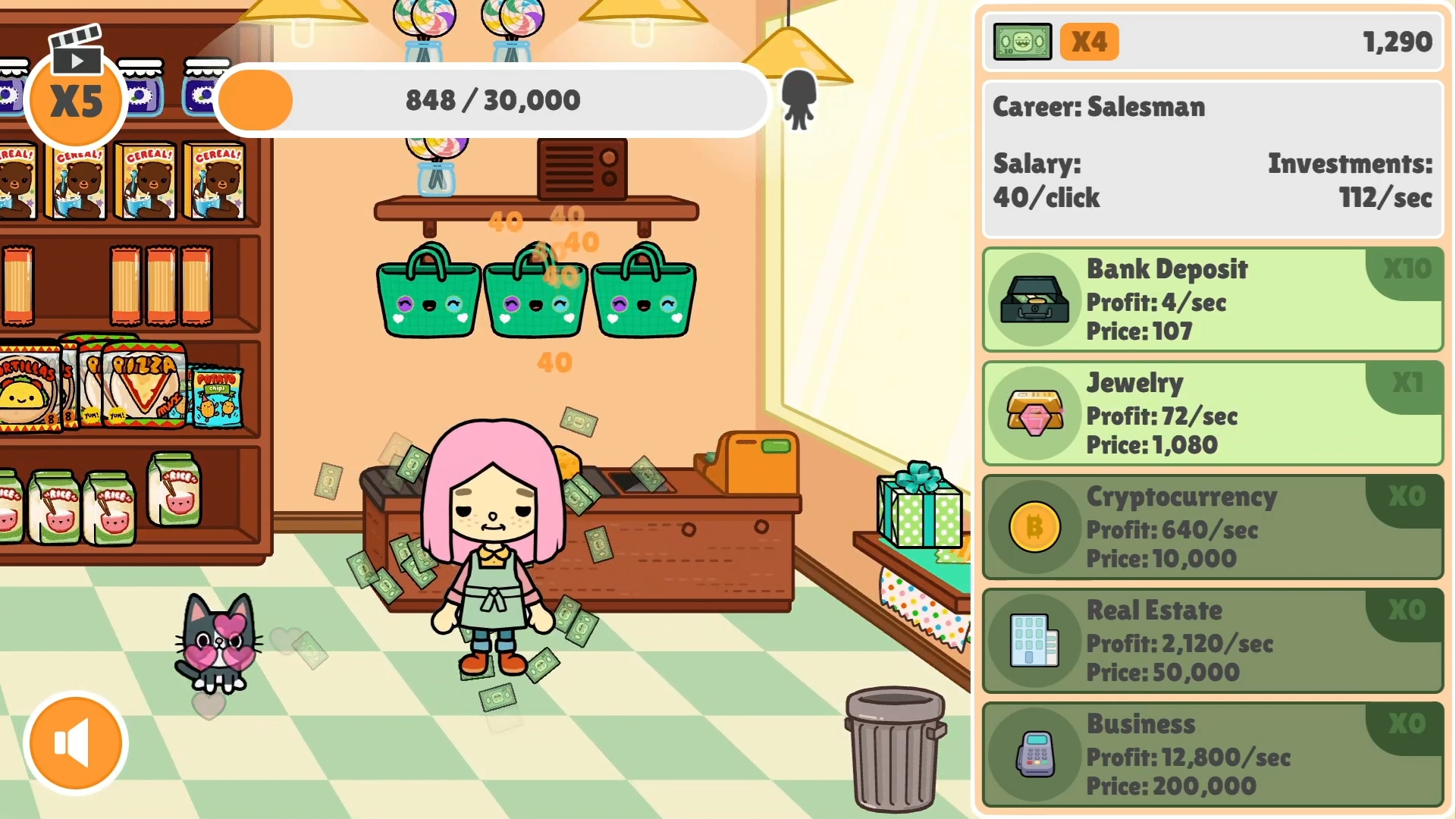Click the 848/30,000 progress bar

pyautogui.click(x=491, y=99)
